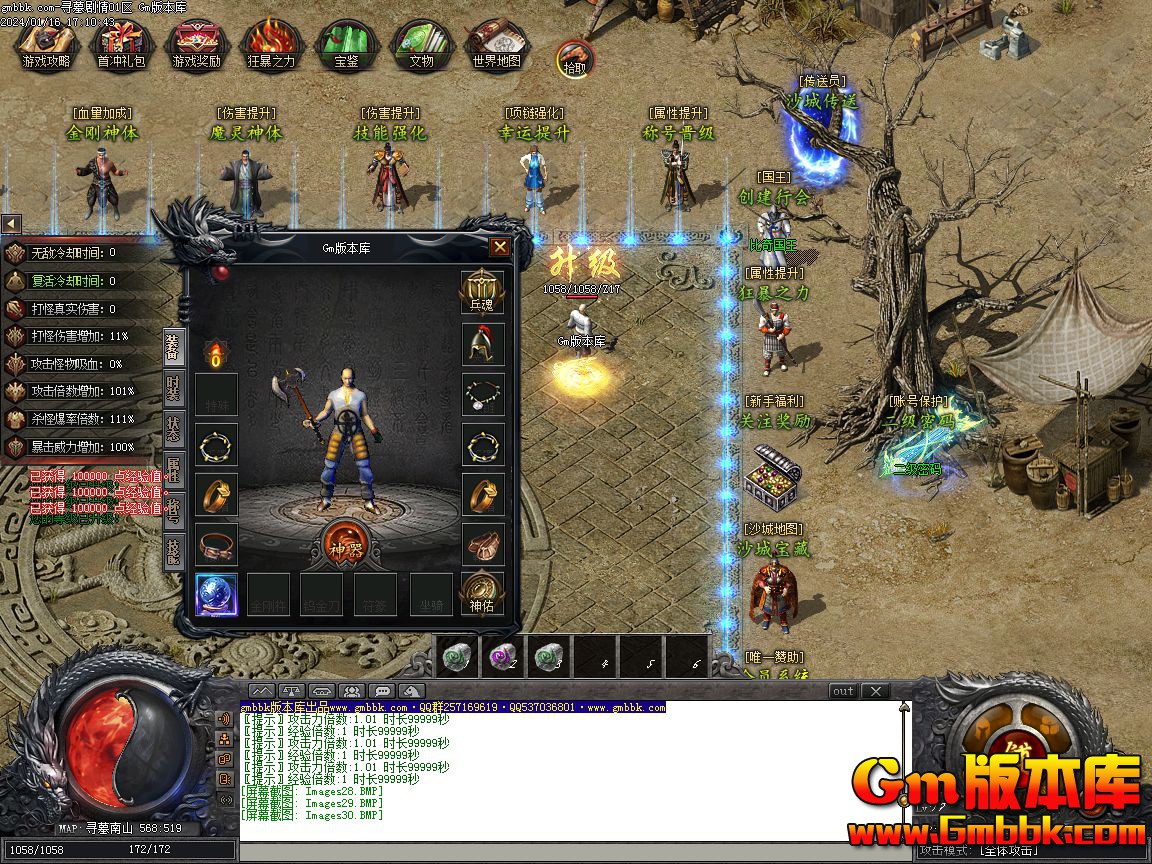
Task: Click the 神器 artifact button
Action: 346,545
